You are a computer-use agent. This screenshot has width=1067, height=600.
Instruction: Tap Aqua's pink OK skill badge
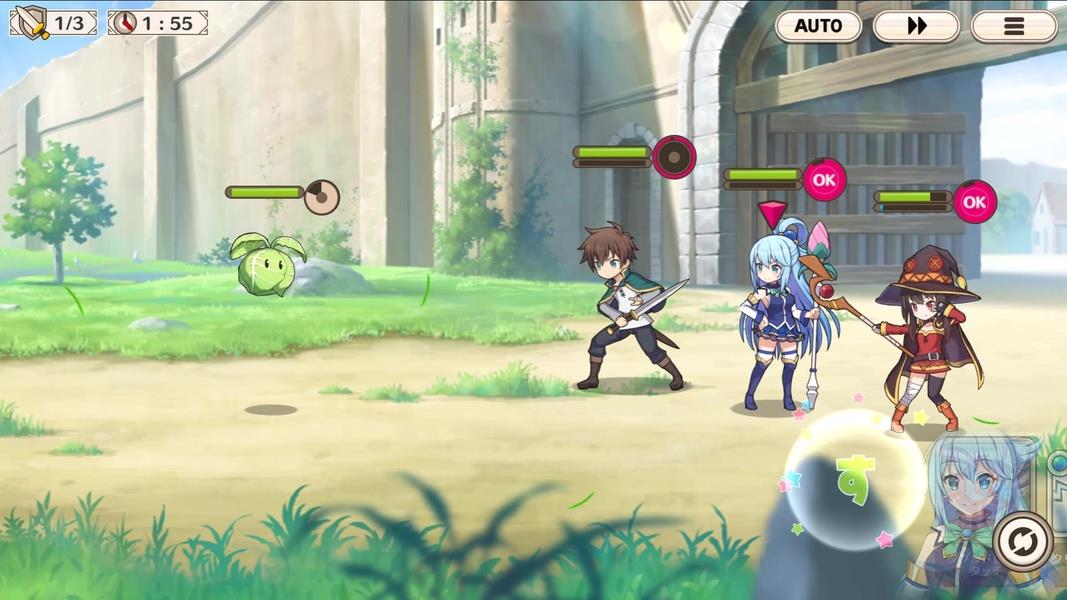coord(823,180)
